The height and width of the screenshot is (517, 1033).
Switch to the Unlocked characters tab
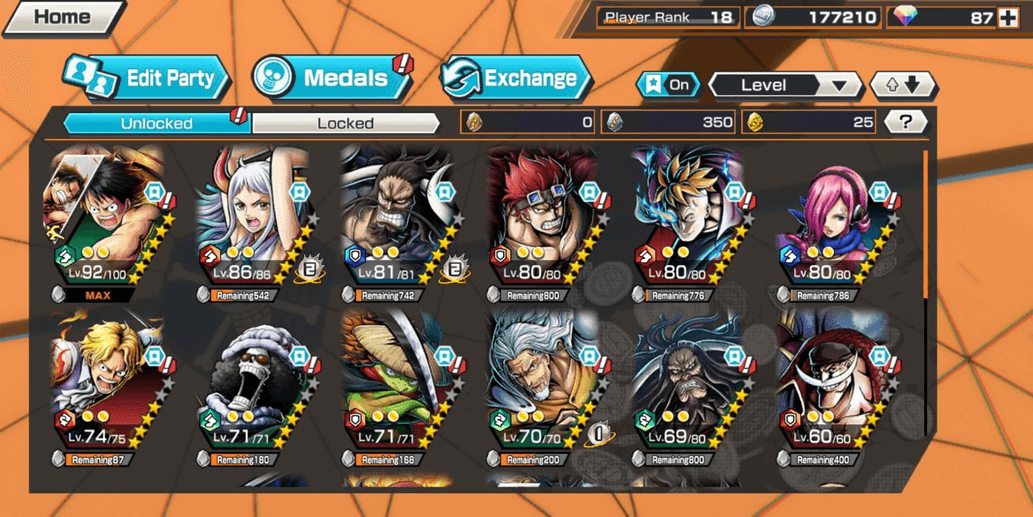pyautogui.click(x=156, y=123)
